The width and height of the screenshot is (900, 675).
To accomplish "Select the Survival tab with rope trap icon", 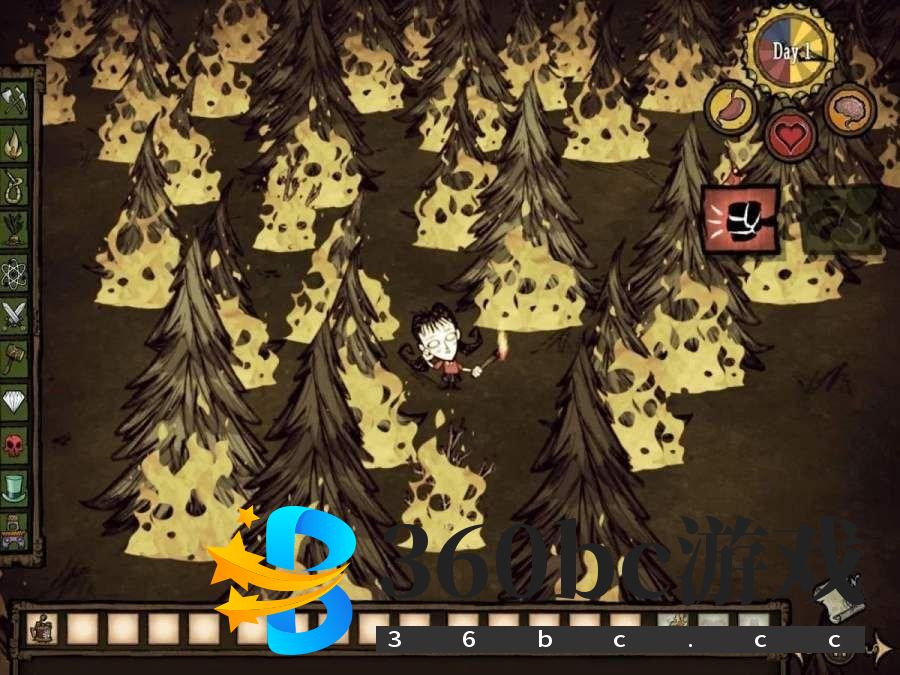I will [x=14, y=185].
